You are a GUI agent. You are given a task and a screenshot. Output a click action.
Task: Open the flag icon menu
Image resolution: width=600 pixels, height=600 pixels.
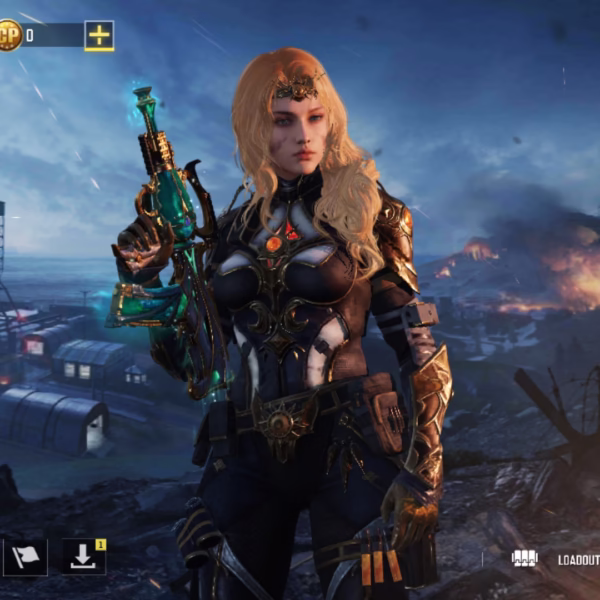[24, 557]
